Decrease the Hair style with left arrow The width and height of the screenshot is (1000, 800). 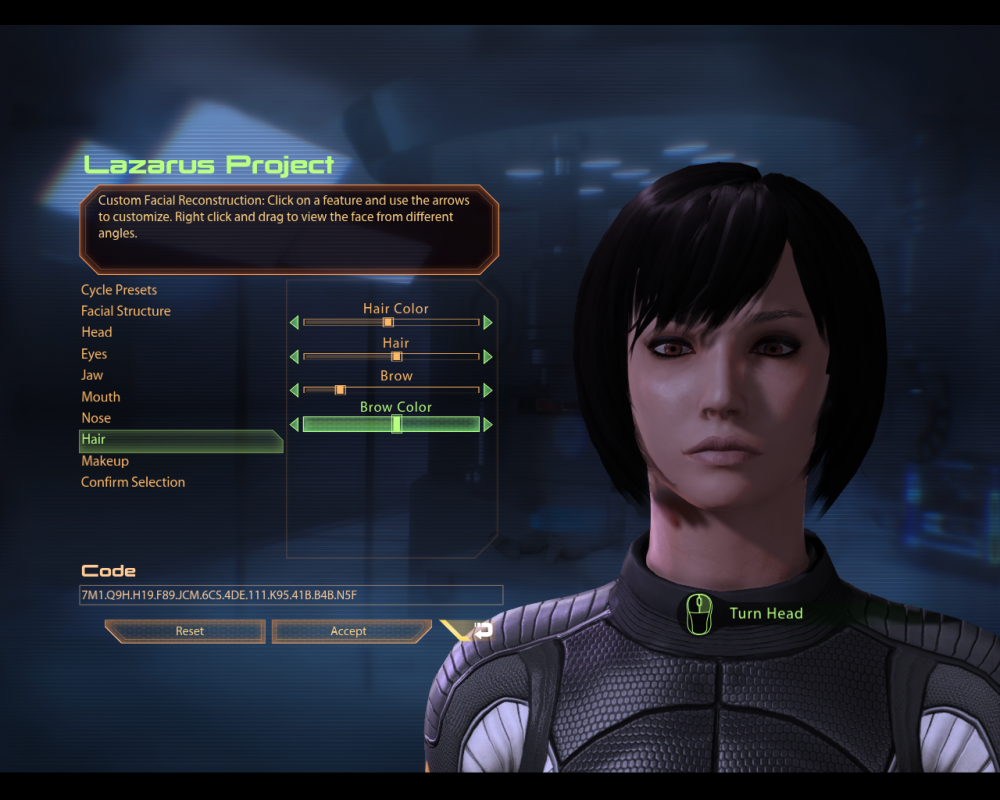294,356
